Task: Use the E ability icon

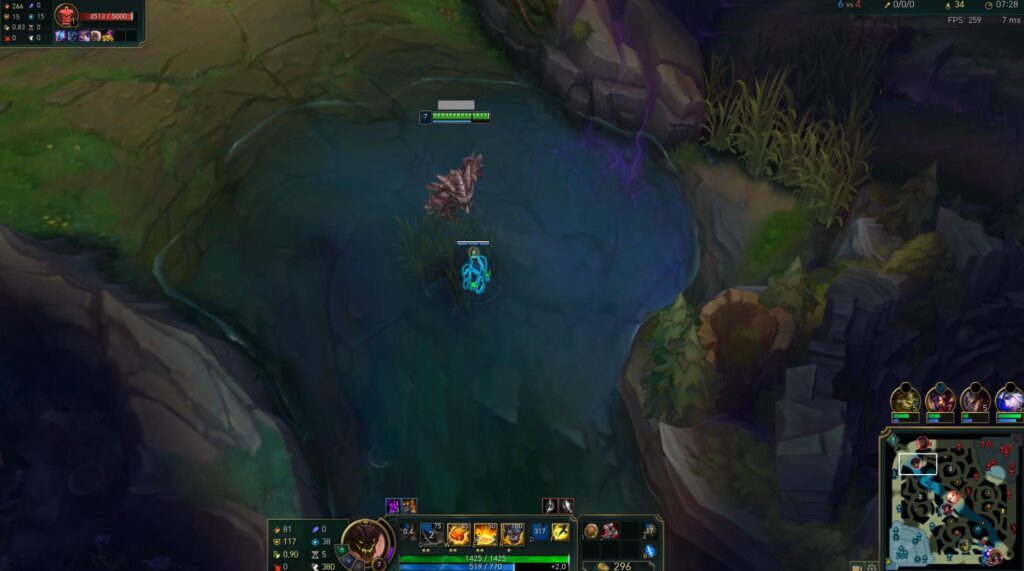Action: [x=486, y=534]
